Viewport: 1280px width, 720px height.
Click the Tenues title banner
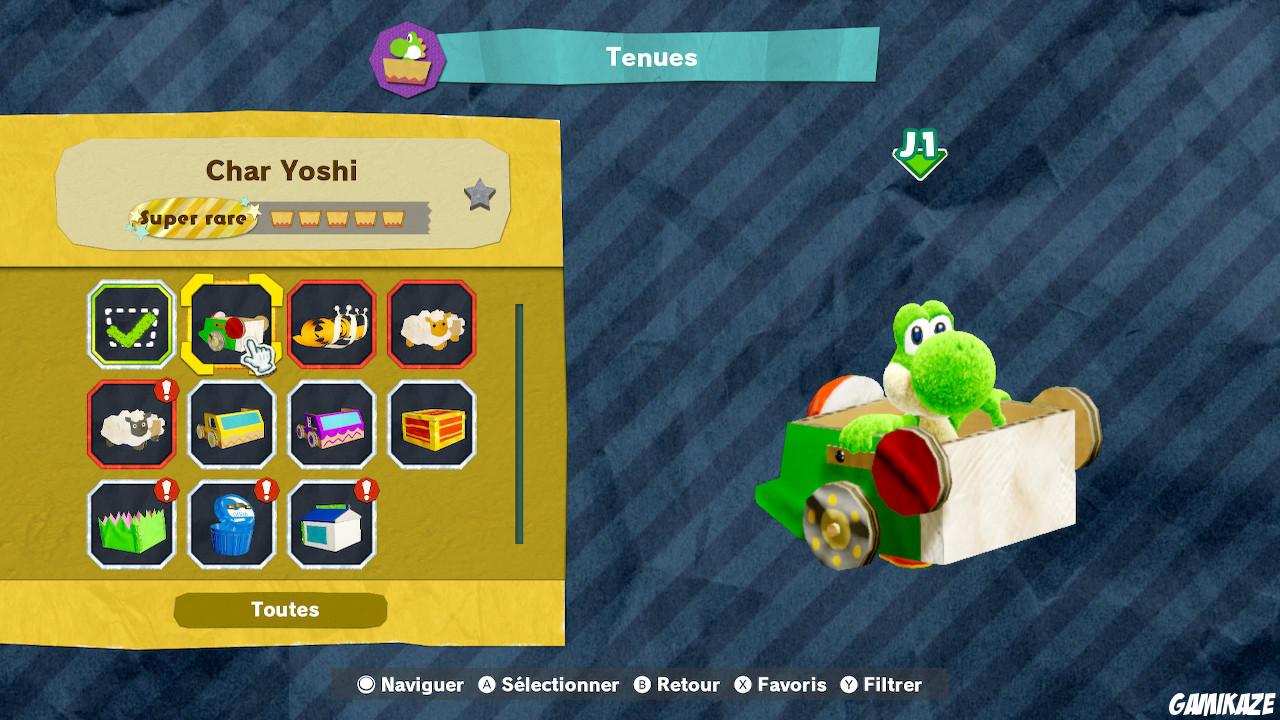[650, 57]
